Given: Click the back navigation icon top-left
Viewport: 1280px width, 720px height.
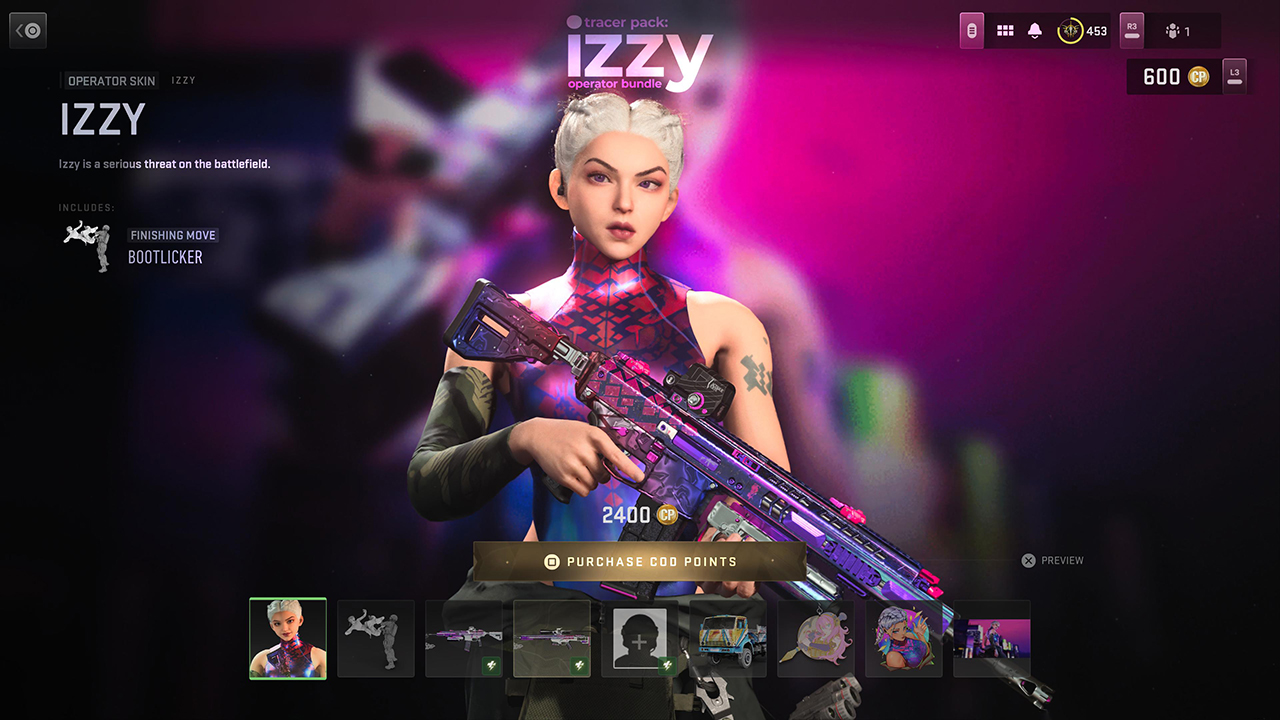Looking at the screenshot, I should pos(27,29).
